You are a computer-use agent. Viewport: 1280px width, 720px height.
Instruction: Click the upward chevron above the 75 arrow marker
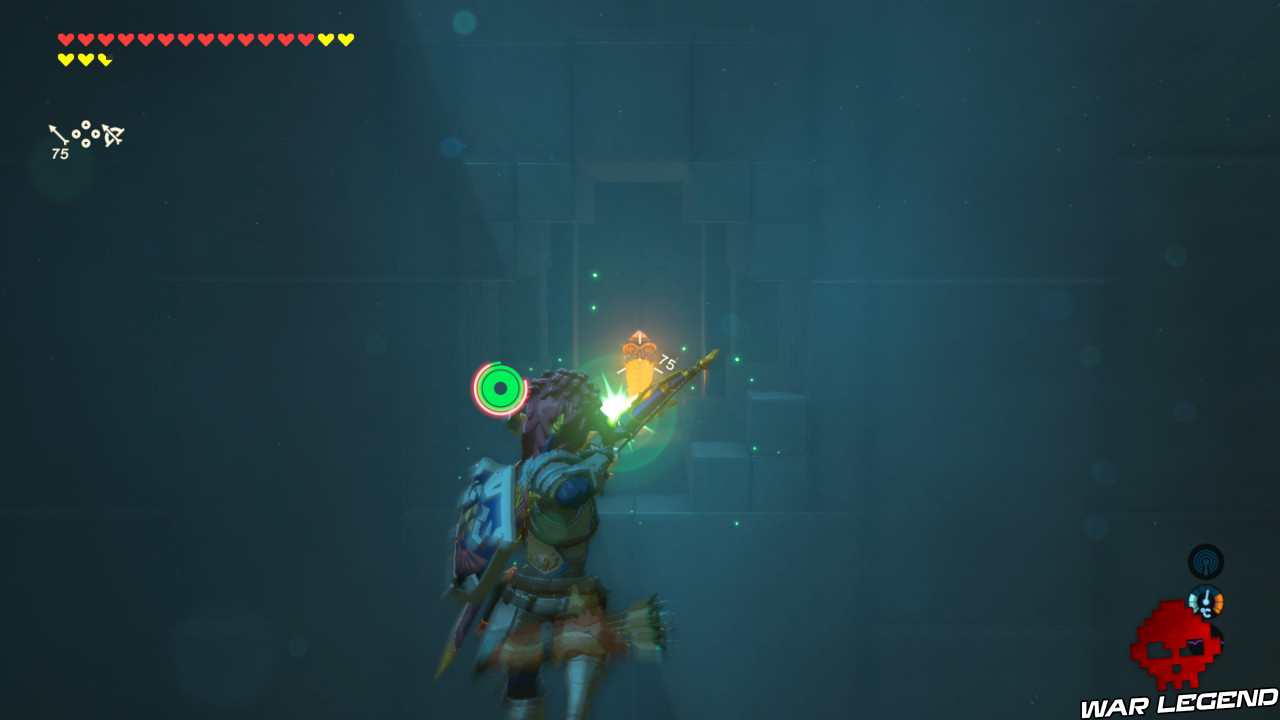(639, 334)
